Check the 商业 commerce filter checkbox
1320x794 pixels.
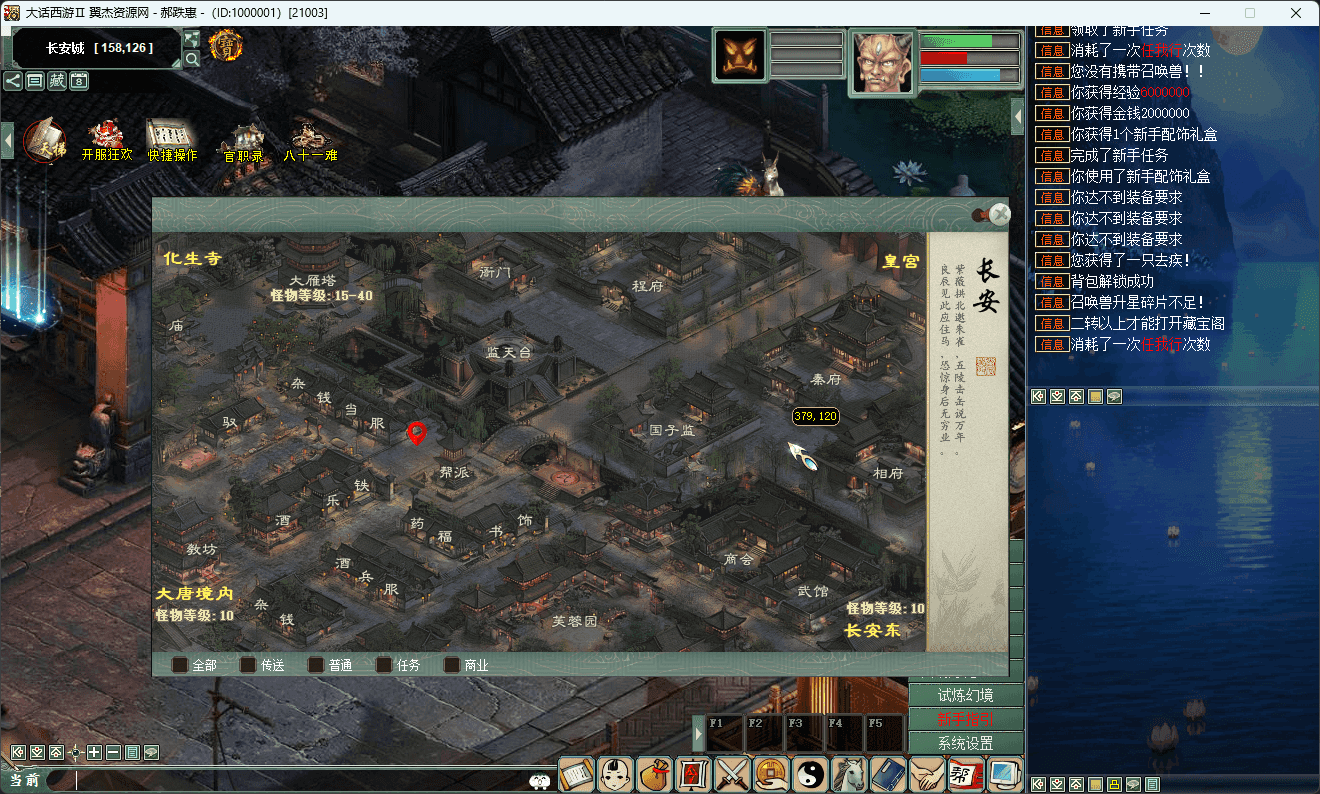tap(452, 665)
